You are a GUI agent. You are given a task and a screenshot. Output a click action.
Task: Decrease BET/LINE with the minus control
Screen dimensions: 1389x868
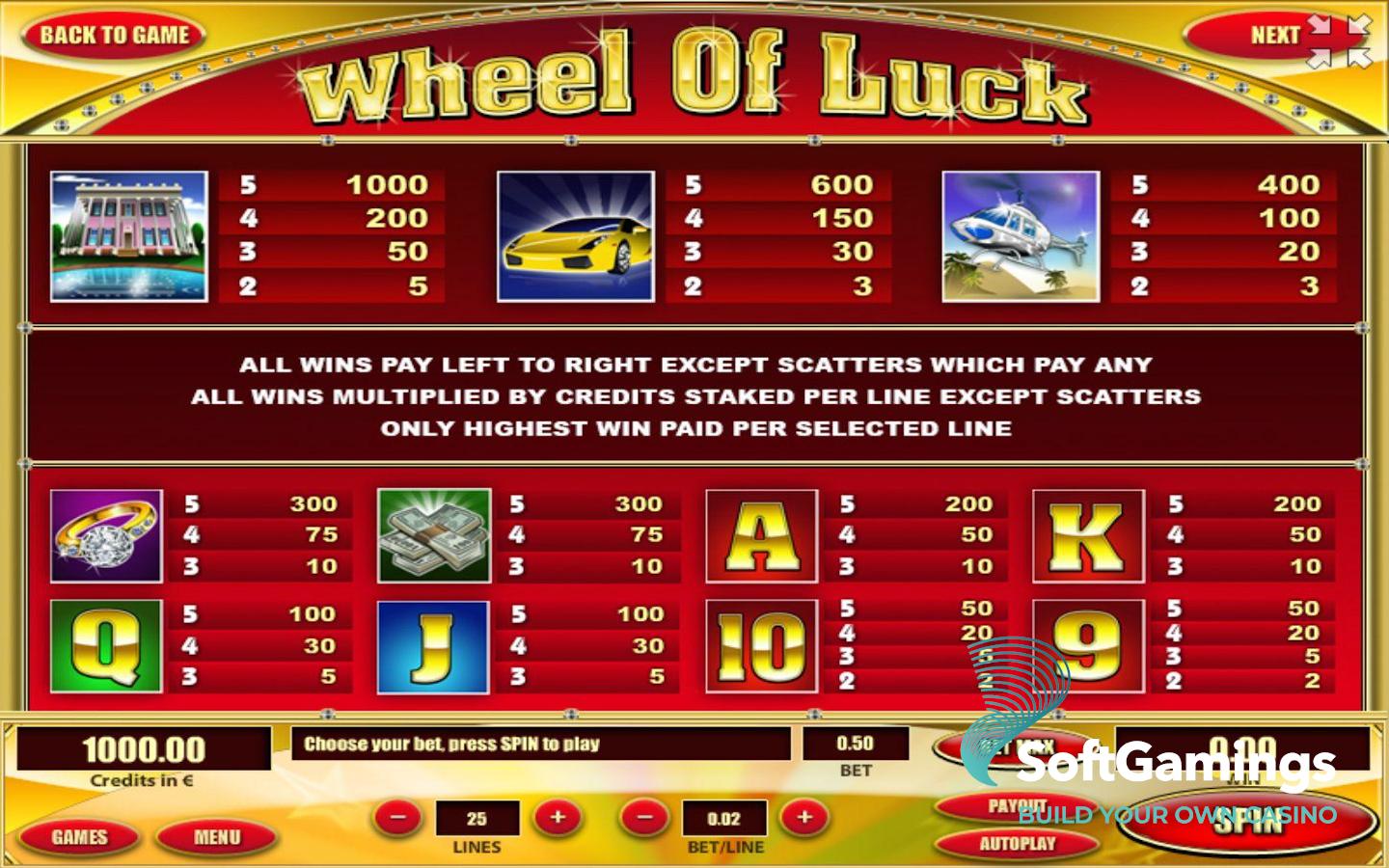coord(643,818)
